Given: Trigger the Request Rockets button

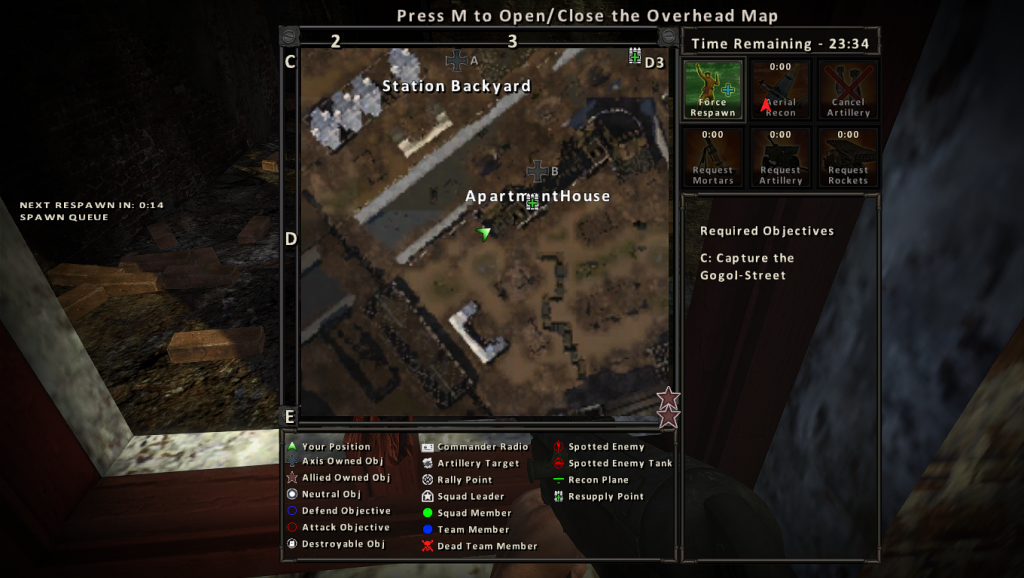Looking at the screenshot, I should pyautogui.click(x=848, y=157).
